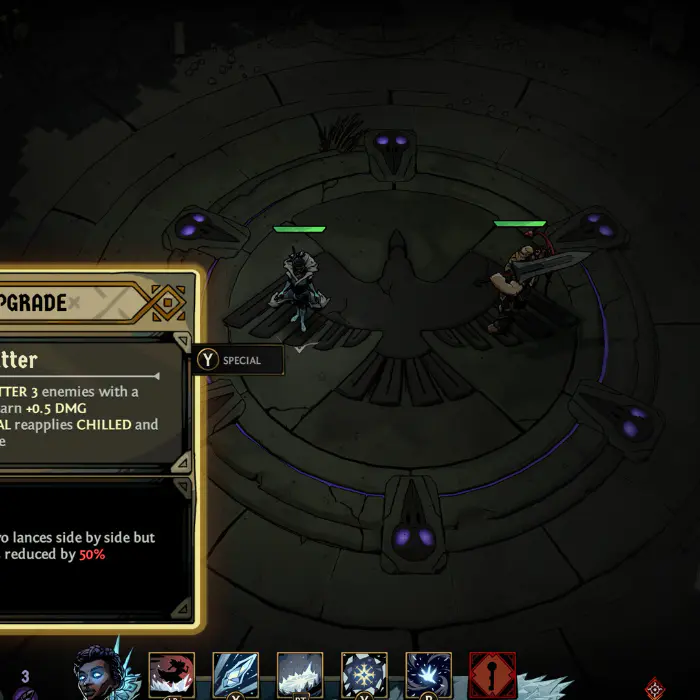700x700 pixels.
Task: Choose the two-lances upgrade card below Shatter
Action: (90, 546)
